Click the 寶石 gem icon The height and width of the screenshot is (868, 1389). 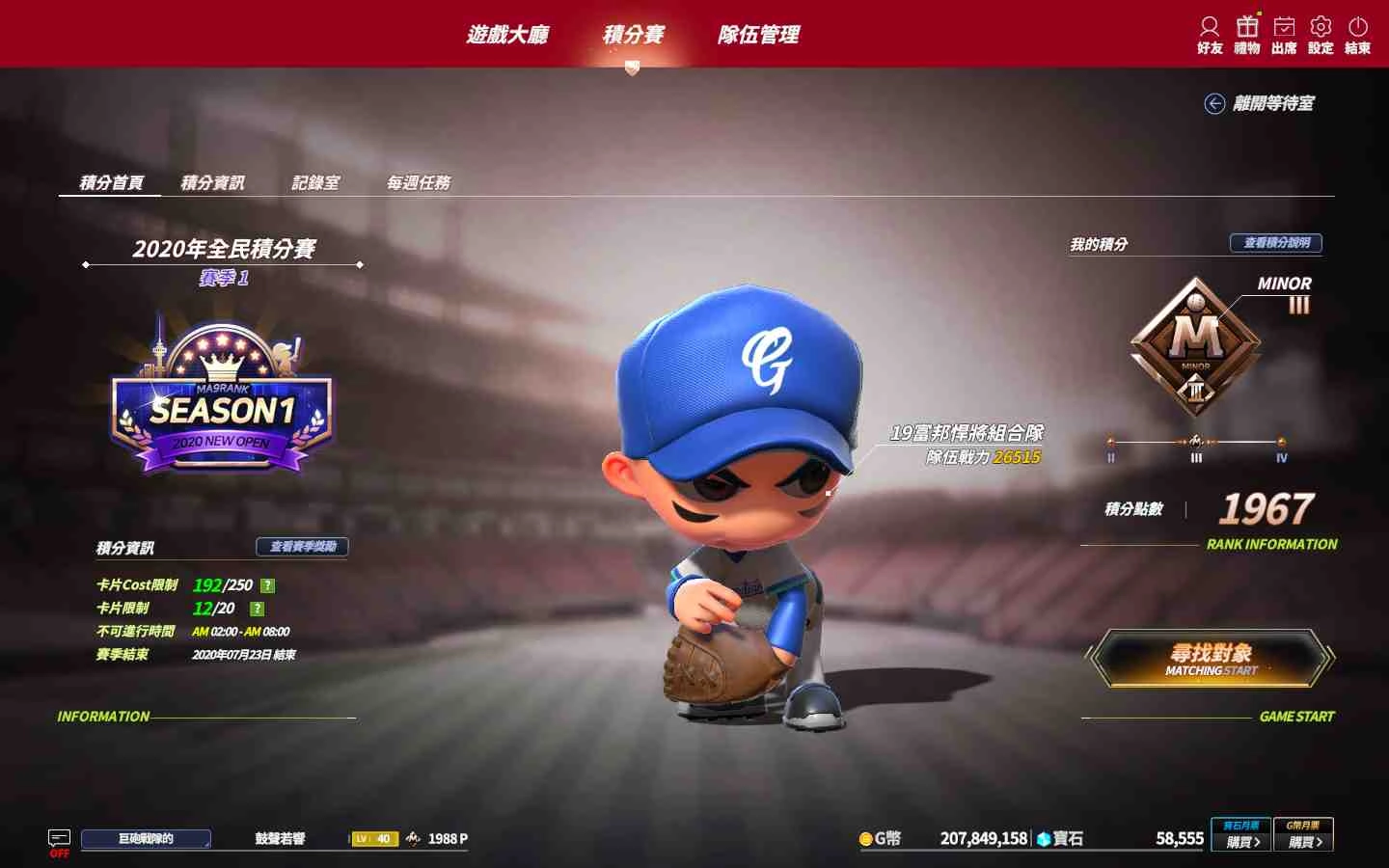click(x=1045, y=839)
